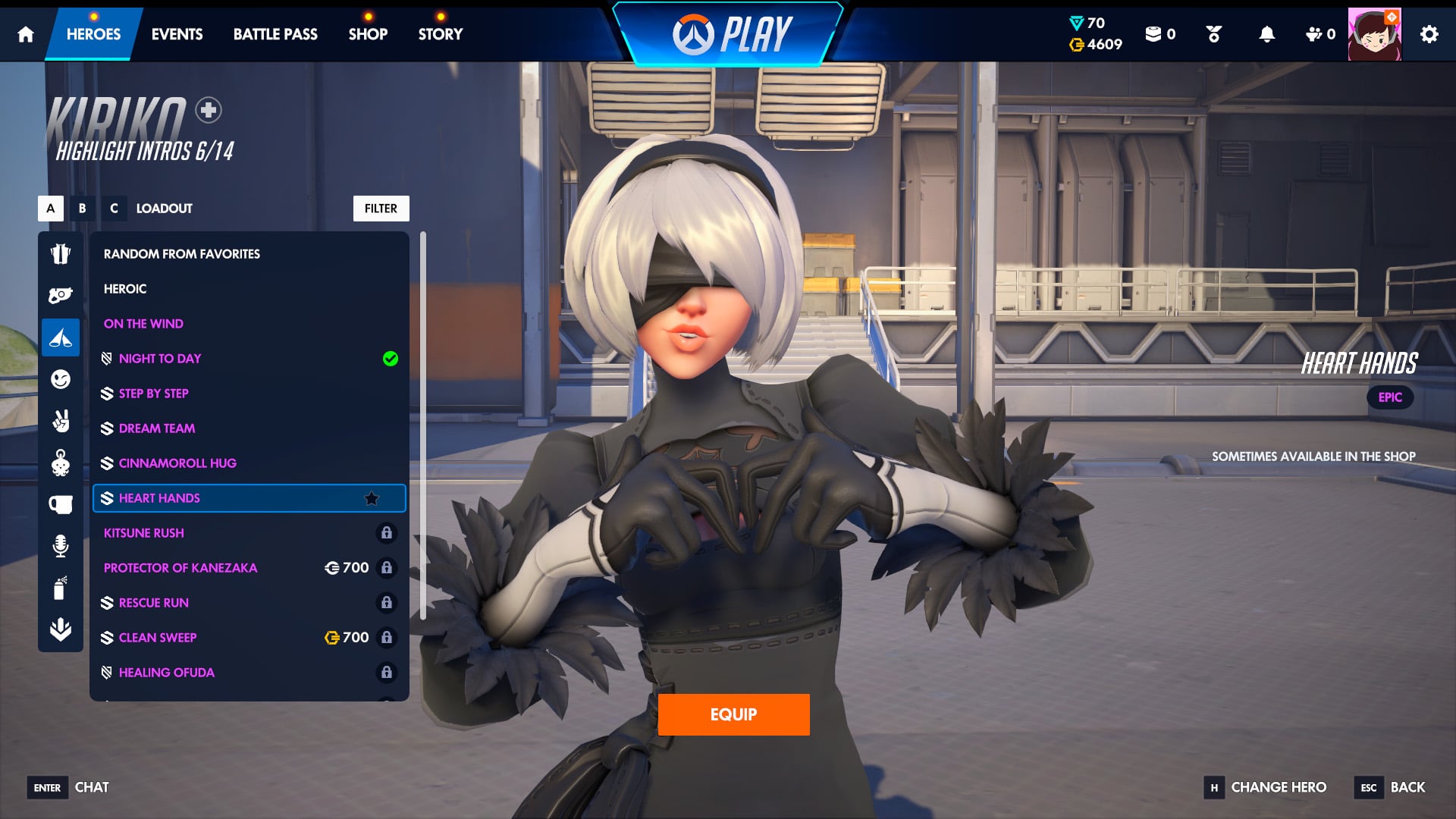
Task: Open the settings gear menu
Action: (x=1429, y=34)
